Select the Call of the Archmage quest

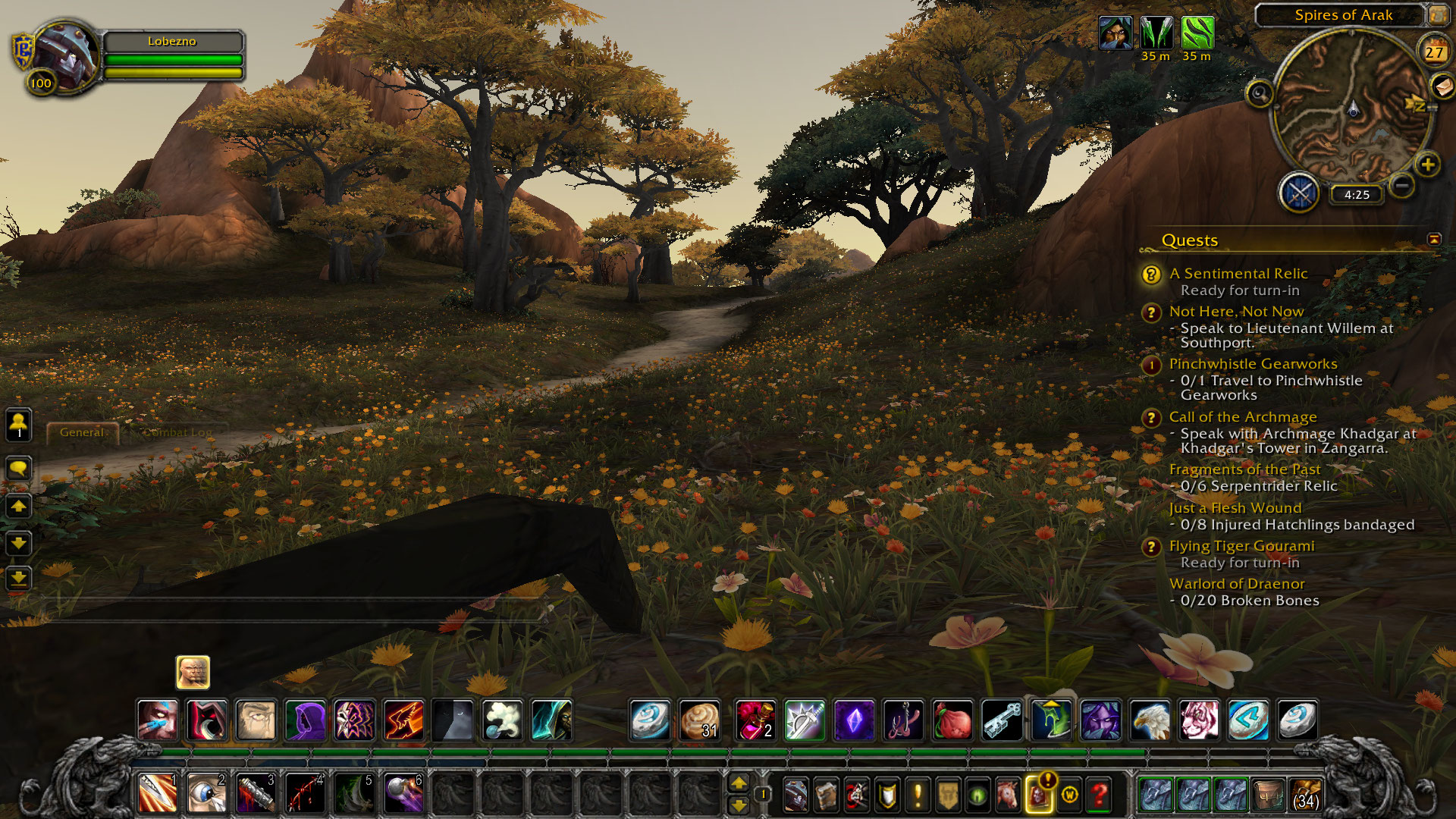point(1242,417)
